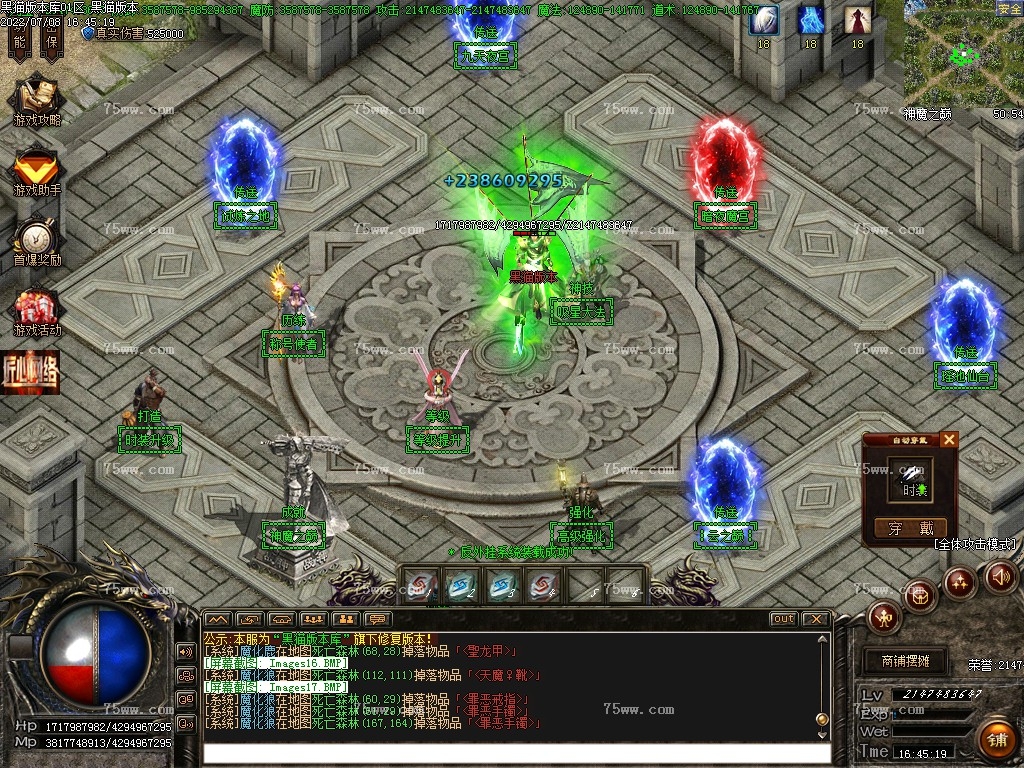Open the 游戏助手 game assistant
Viewport: 1024px width, 768px height.
pos(37,168)
